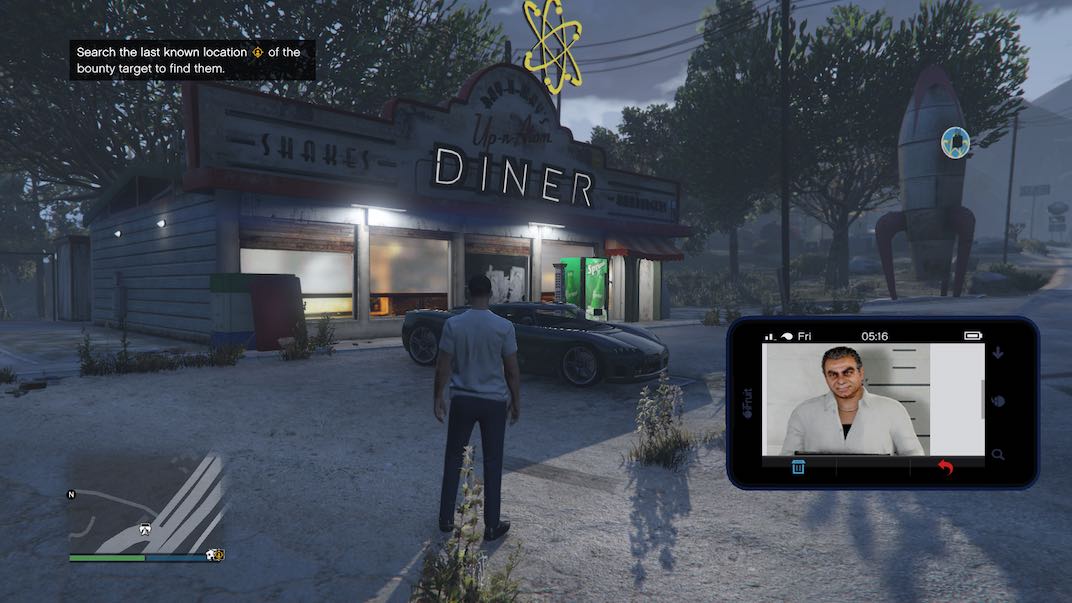The image size is (1072, 603).
Task: Tap the phone's down arrow button
Action: (x=999, y=353)
